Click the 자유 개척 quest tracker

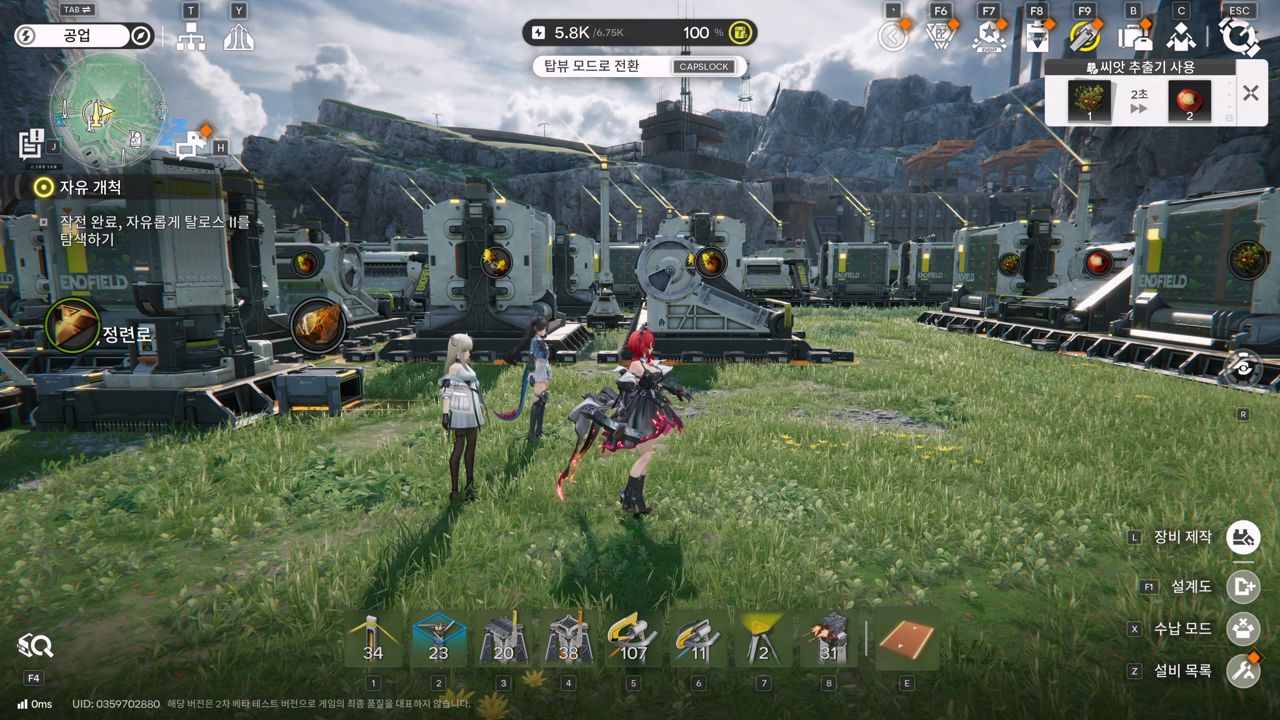[90, 187]
